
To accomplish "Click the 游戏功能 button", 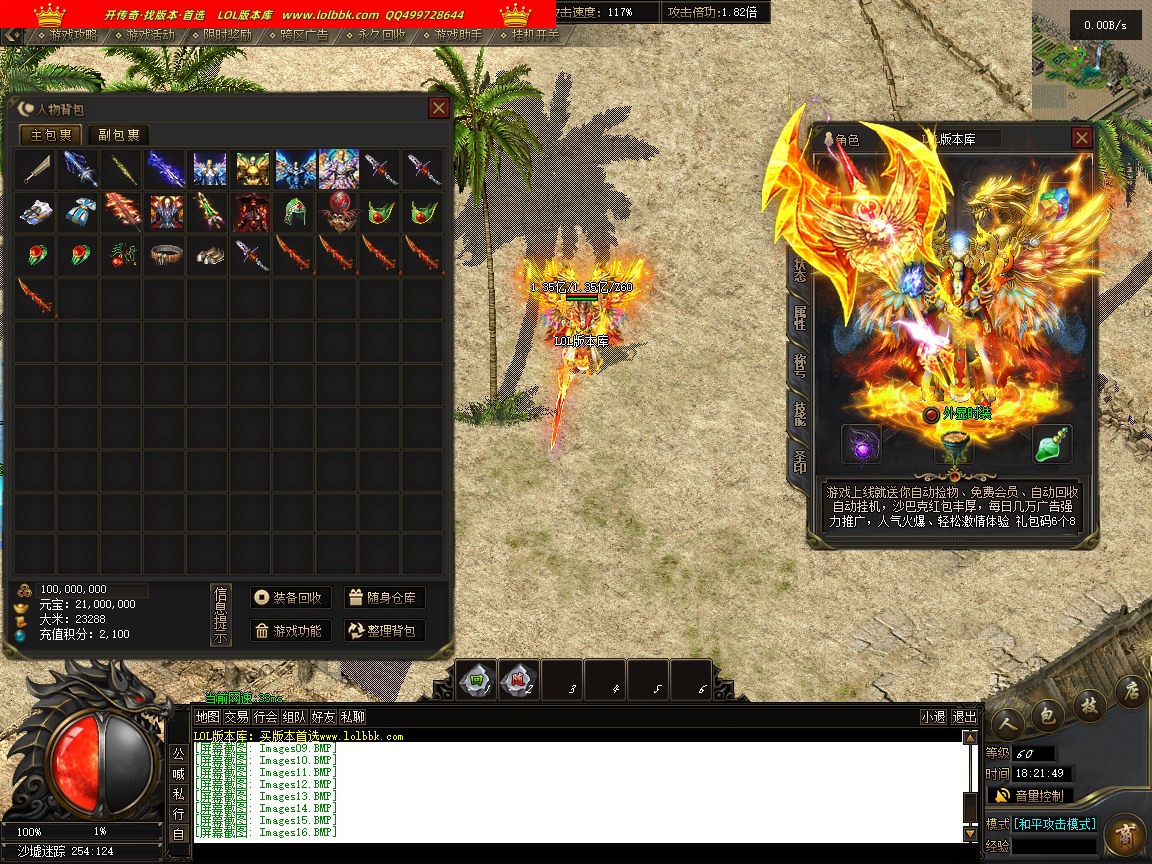I will pos(290,631).
